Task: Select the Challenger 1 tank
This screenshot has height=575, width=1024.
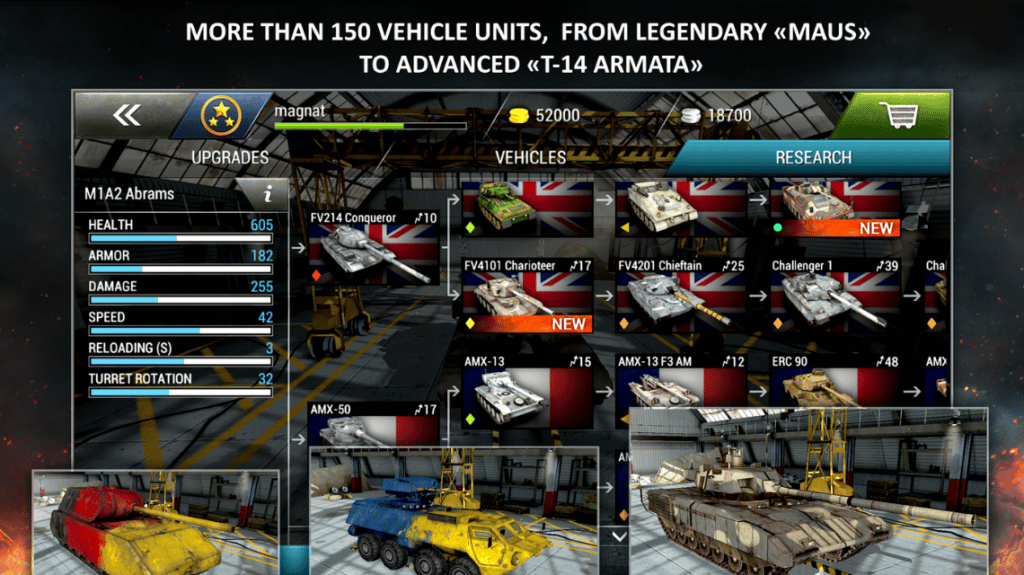Action: pyautogui.click(x=835, y=296)
